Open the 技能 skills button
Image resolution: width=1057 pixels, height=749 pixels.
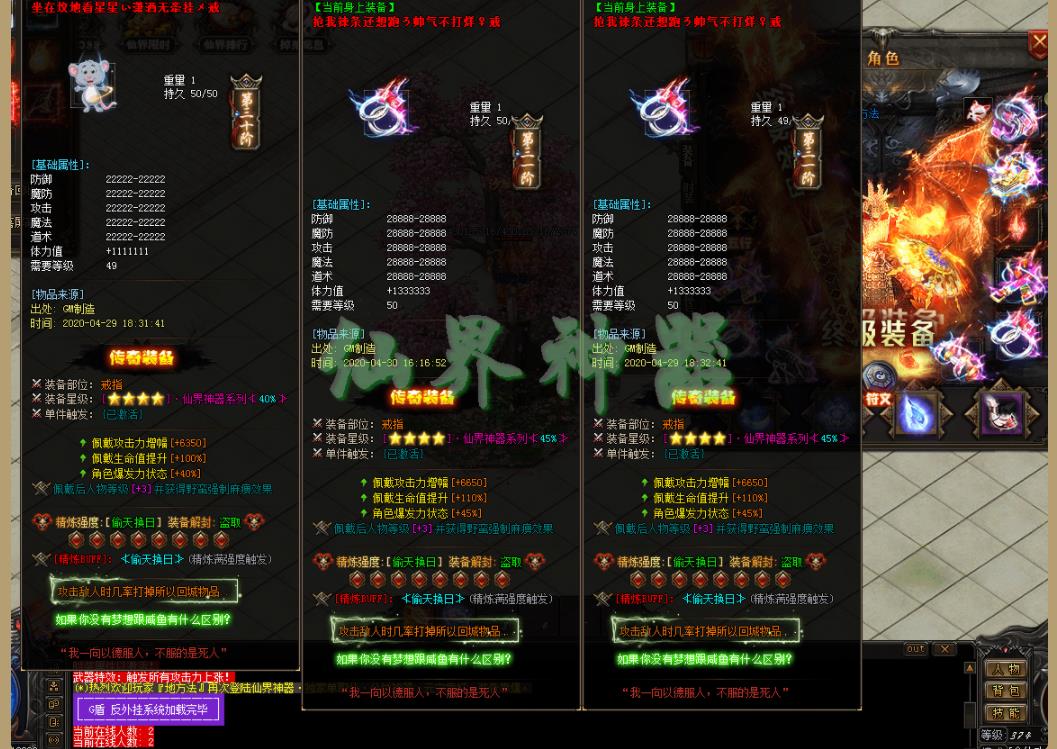click(x=1006, y=714)
